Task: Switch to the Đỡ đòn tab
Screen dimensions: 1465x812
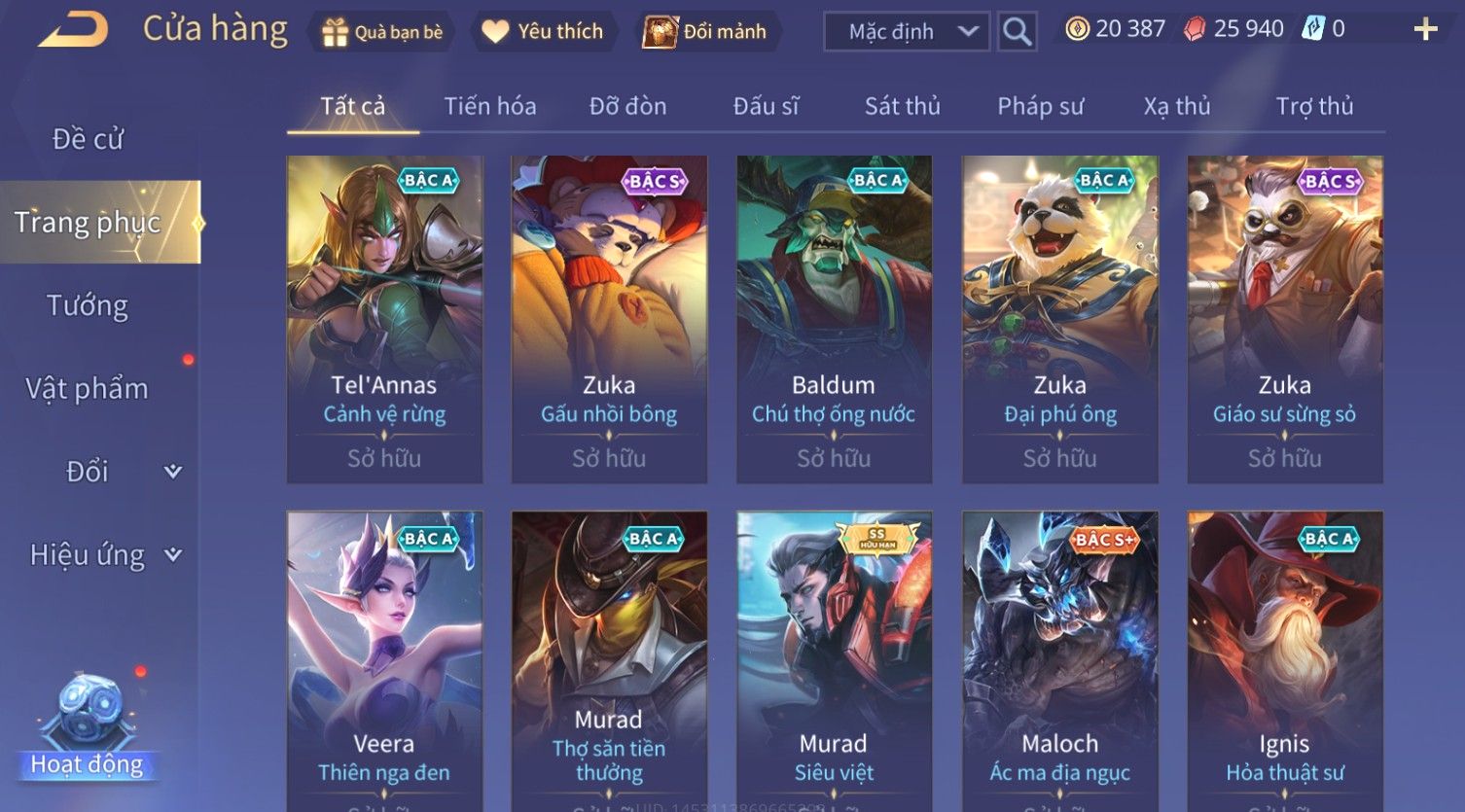Action: tap(627, 106)
